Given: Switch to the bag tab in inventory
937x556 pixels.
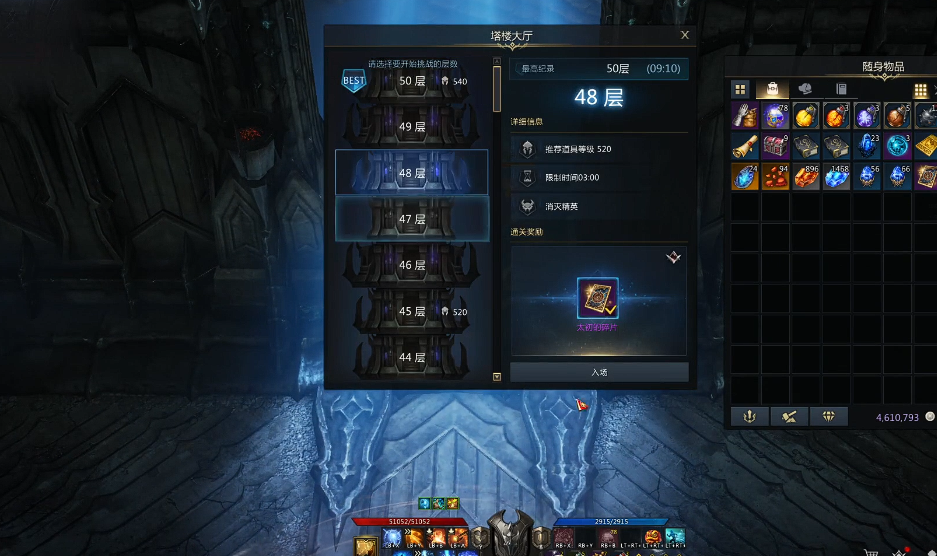Looking at the screenshot, I should pyautogui.click(x=771, y=89).
